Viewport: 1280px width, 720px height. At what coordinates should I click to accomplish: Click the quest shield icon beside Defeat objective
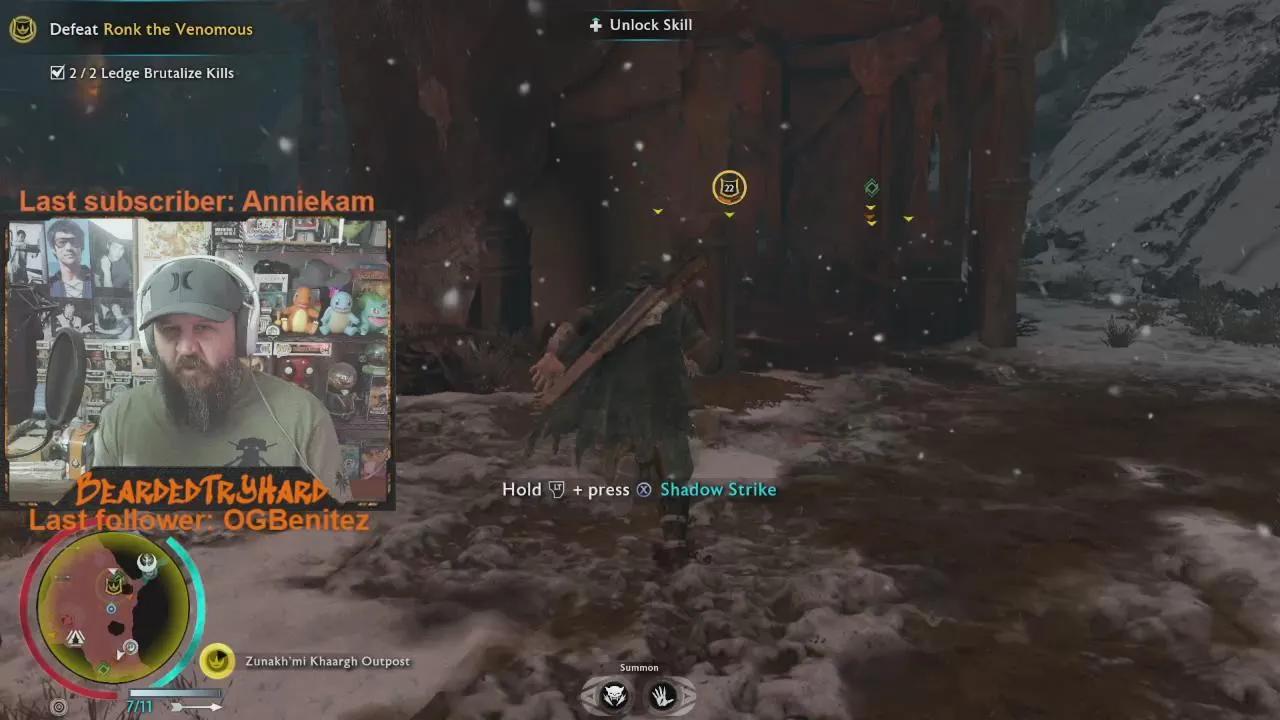pos(22,29)
